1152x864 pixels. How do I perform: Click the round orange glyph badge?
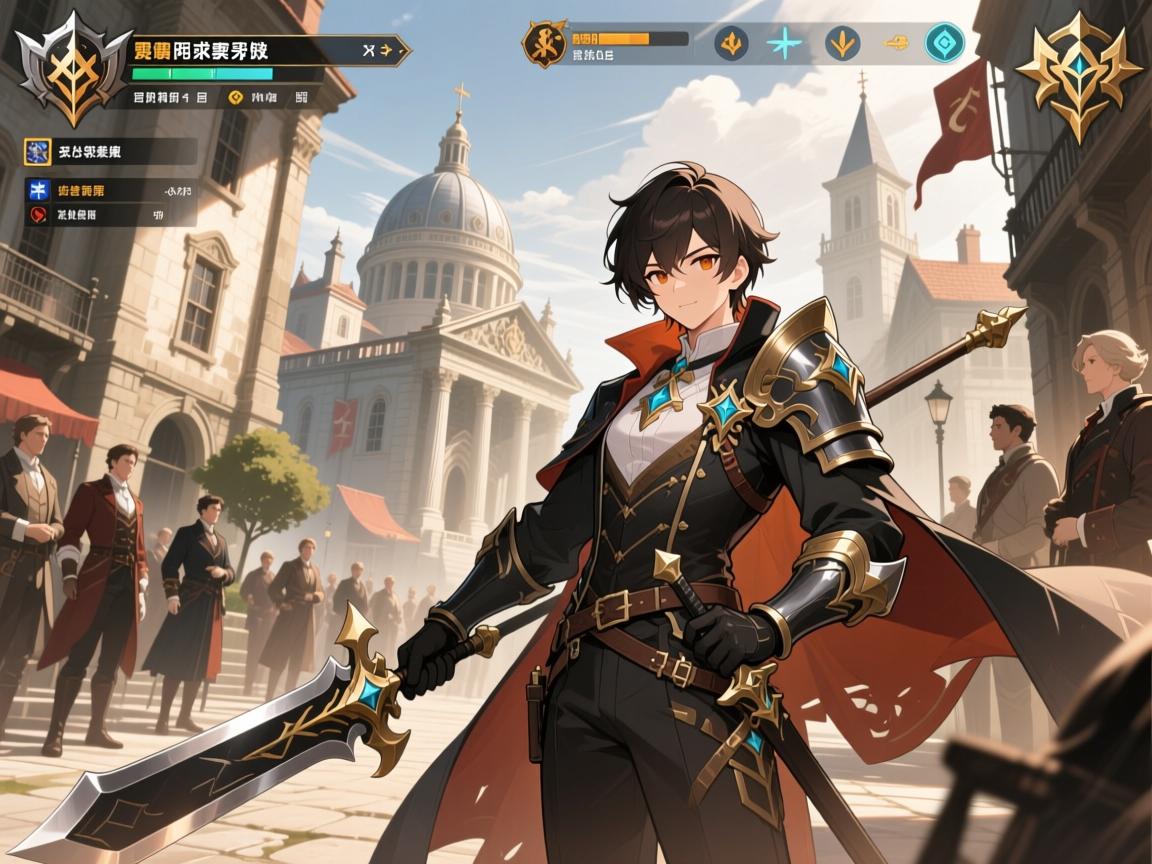(545, 43)
